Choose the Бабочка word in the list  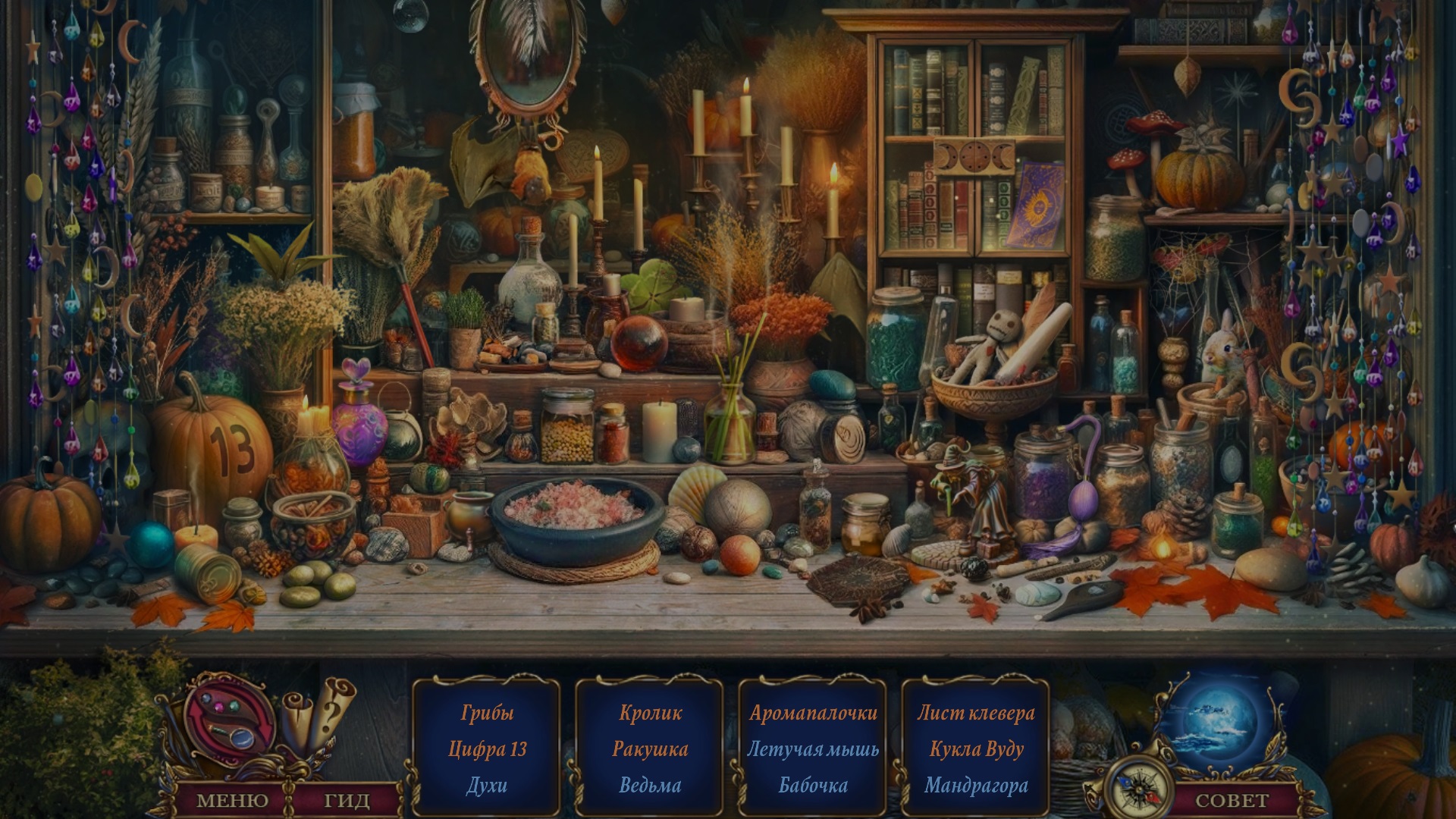pyautogui.click(x=813, y=786)
